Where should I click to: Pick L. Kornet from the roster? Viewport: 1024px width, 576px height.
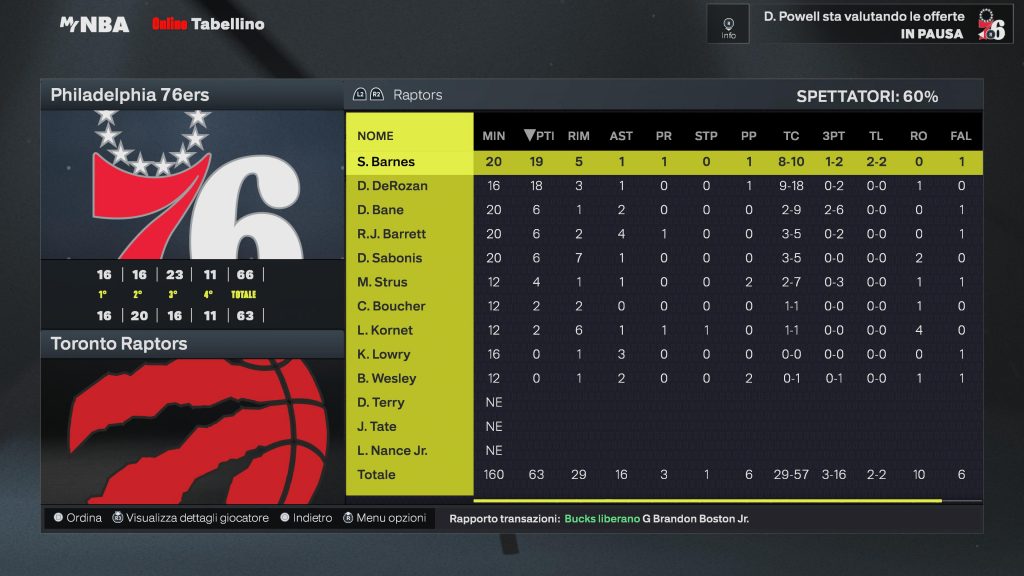click(385, 330)
